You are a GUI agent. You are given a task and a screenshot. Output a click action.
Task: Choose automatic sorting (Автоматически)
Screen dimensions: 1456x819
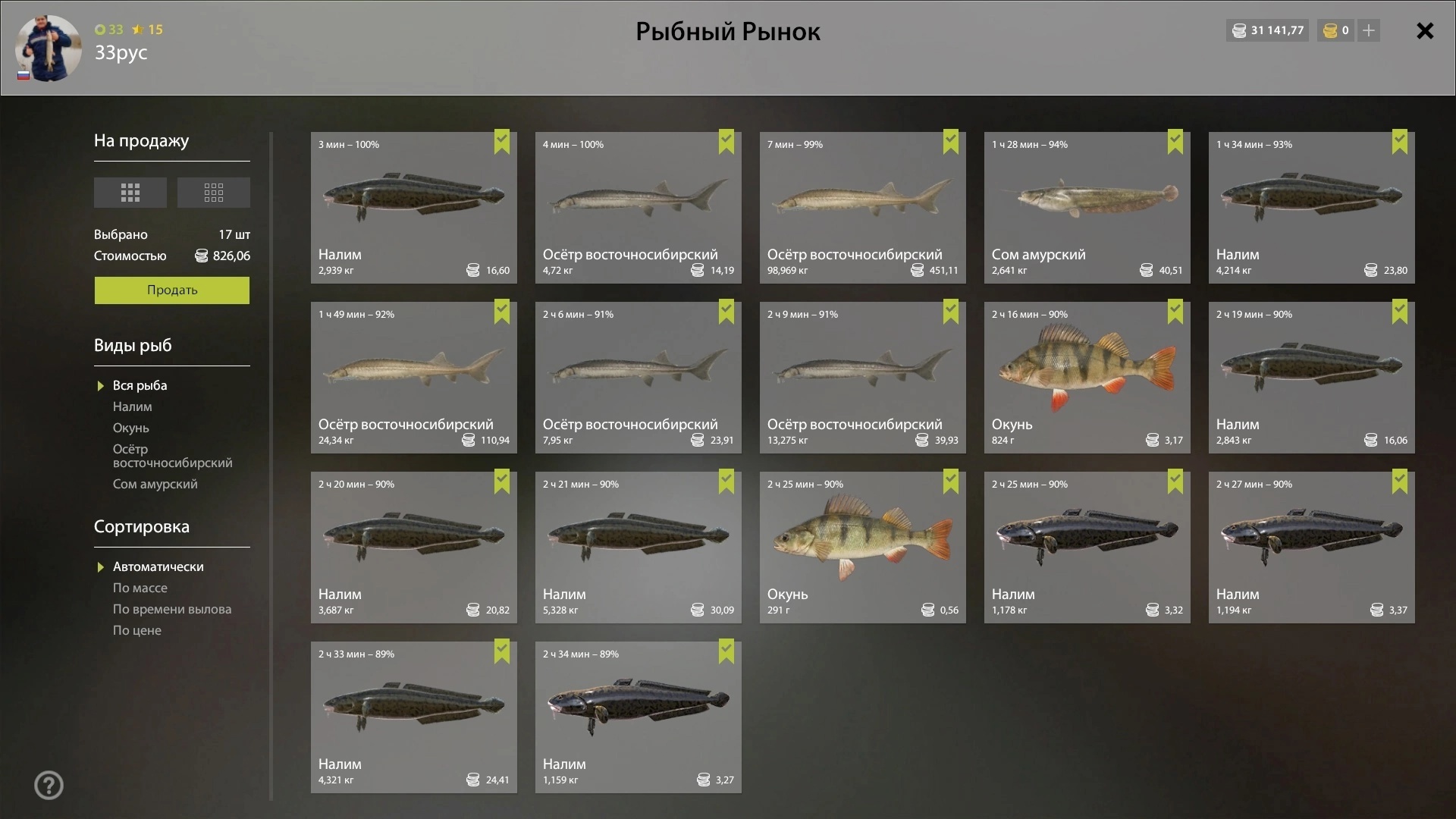[x=158, y=567]
